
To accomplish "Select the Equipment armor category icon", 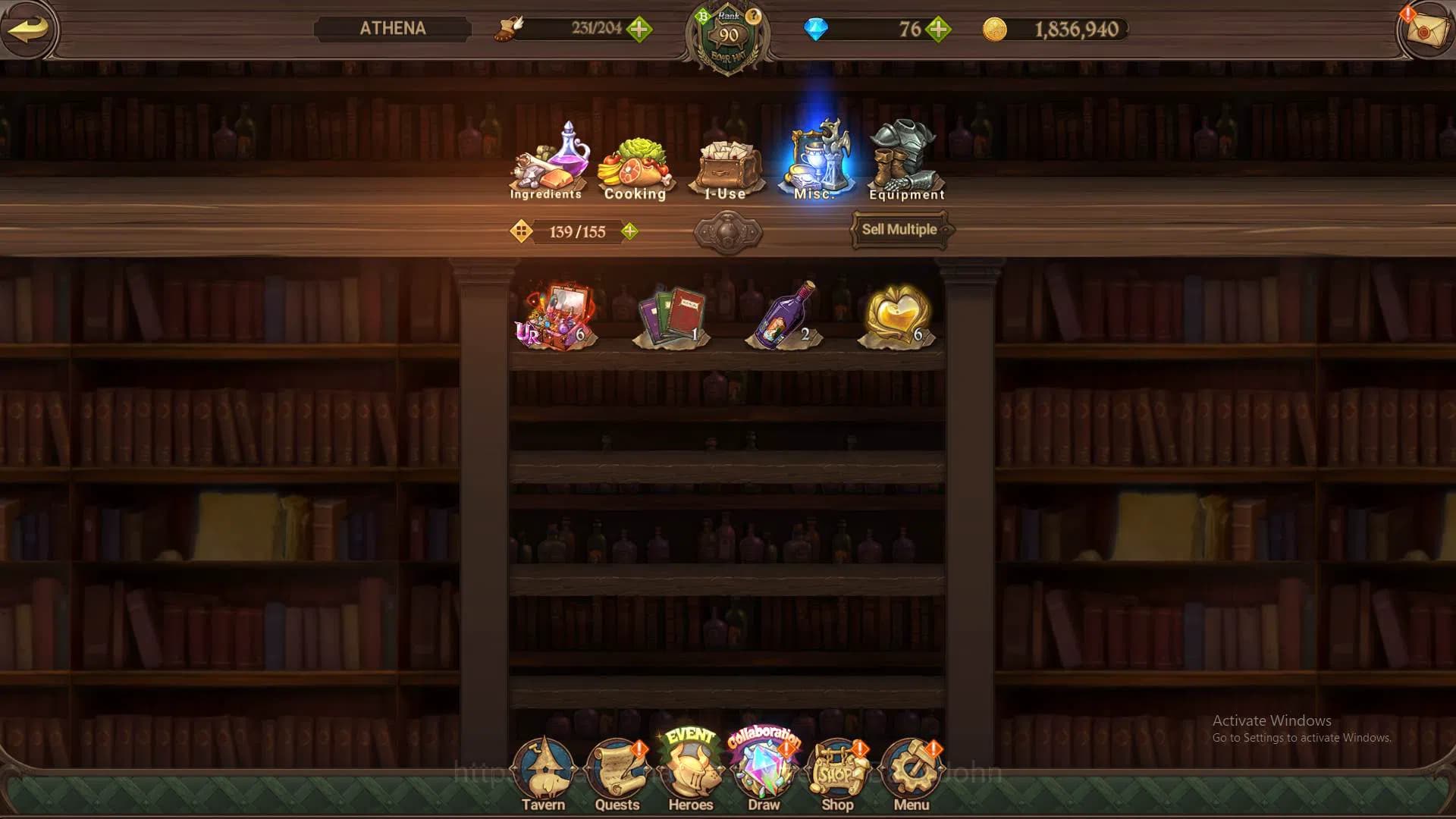I will [906, 155].
